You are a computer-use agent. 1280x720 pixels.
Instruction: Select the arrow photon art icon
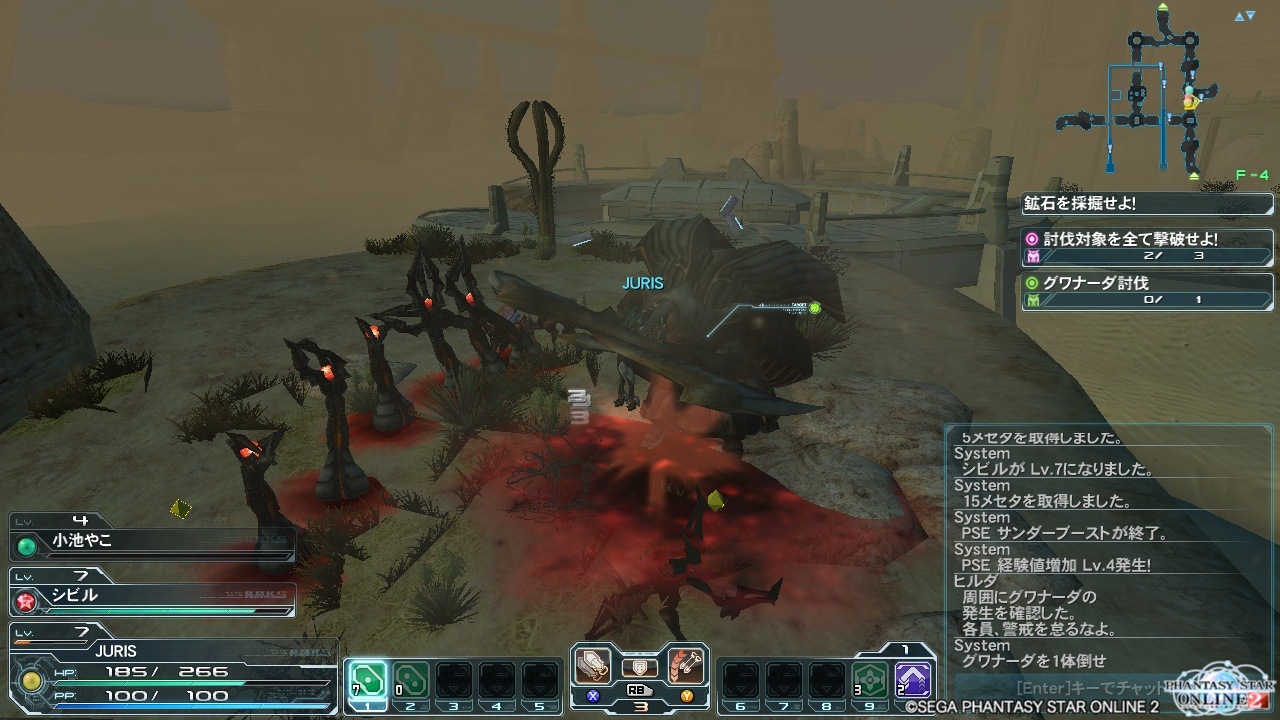pos(686,666)
